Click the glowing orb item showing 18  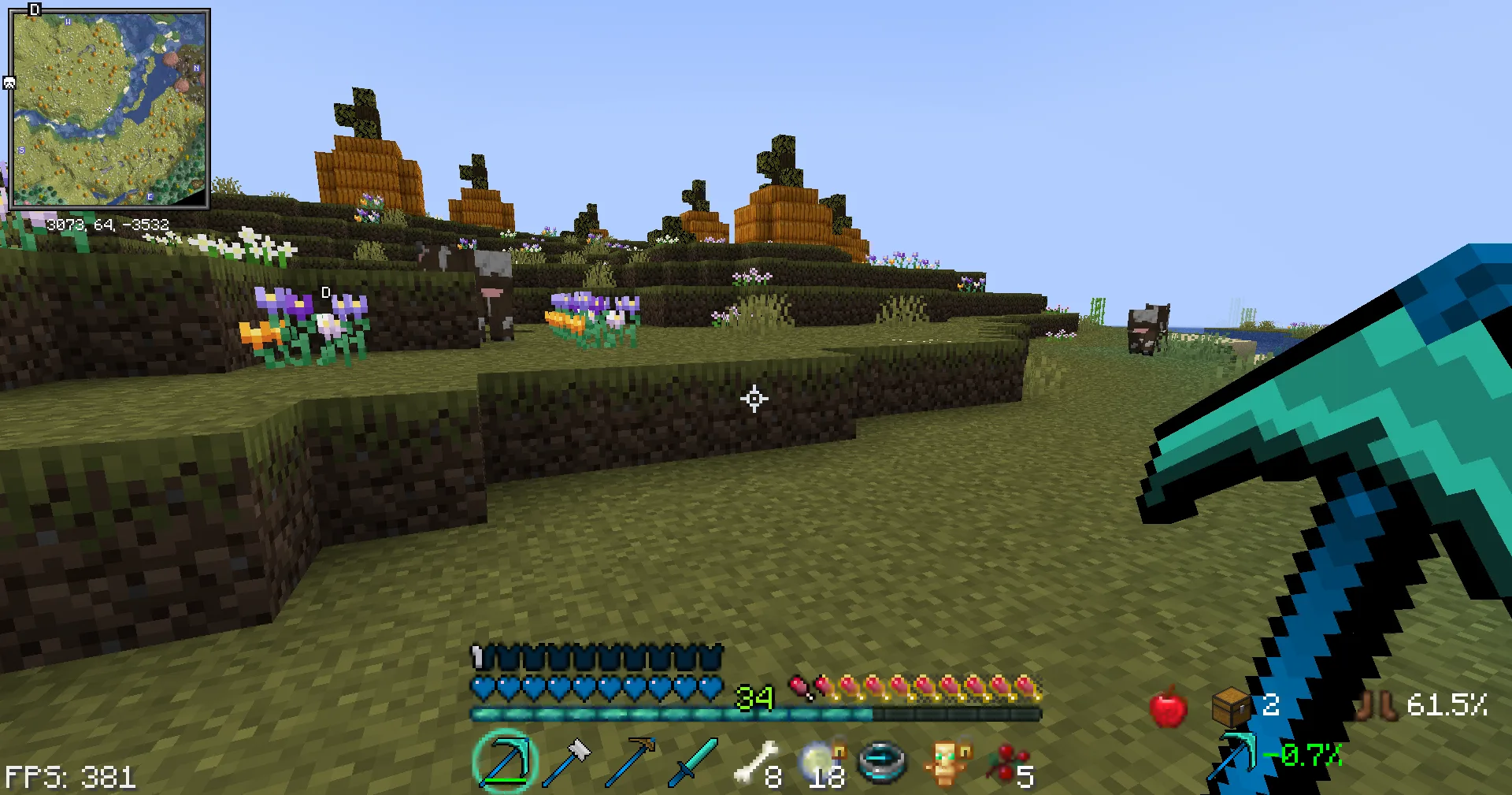817,759
